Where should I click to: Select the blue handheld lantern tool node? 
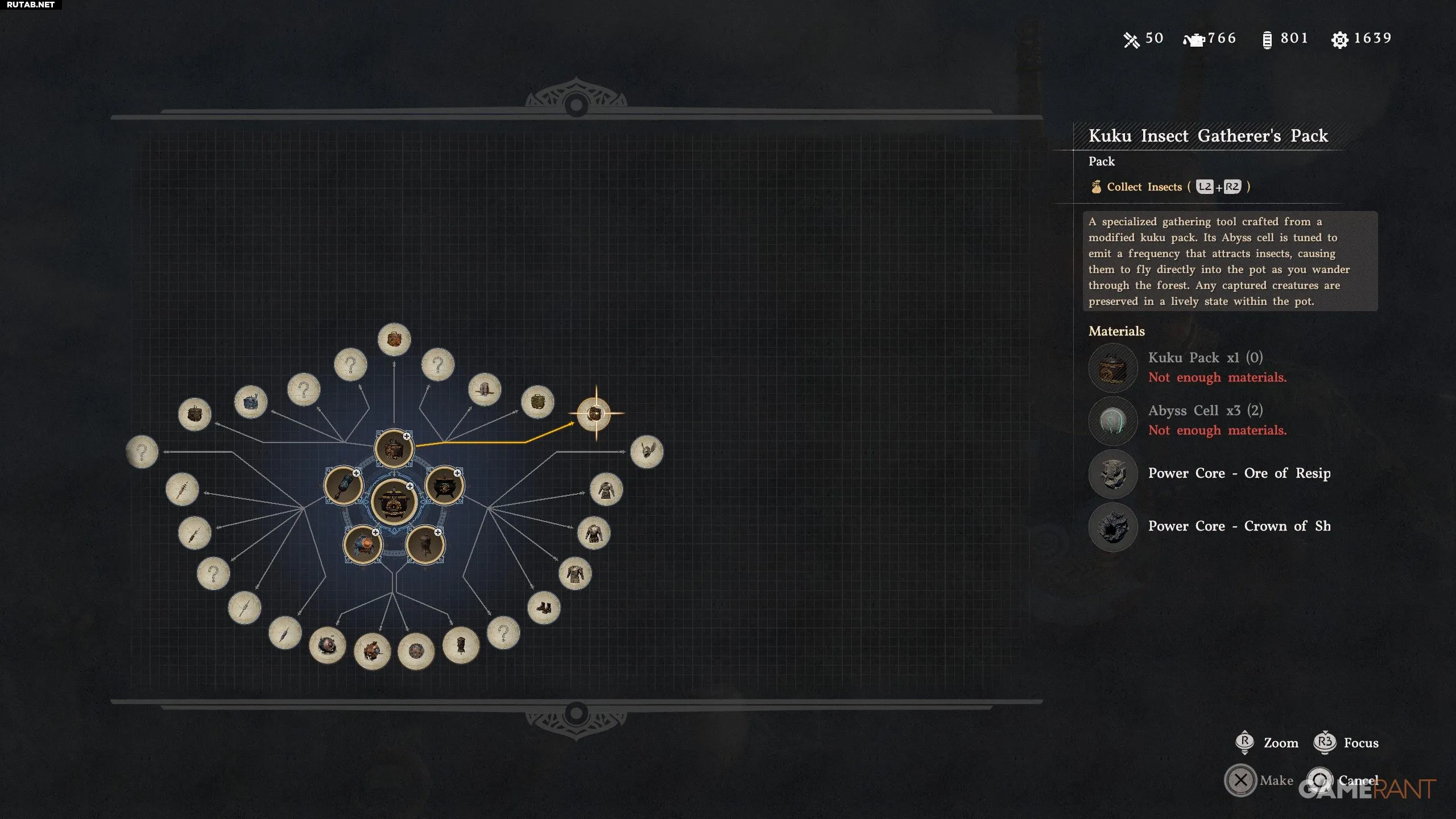(343, 486)
